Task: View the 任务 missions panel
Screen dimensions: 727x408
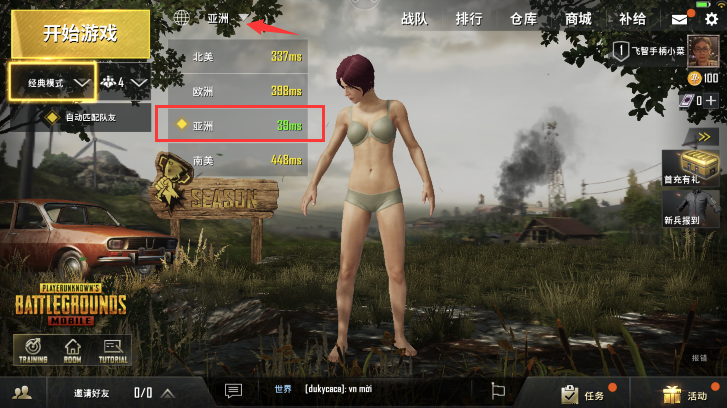Action: pos(583,393)
